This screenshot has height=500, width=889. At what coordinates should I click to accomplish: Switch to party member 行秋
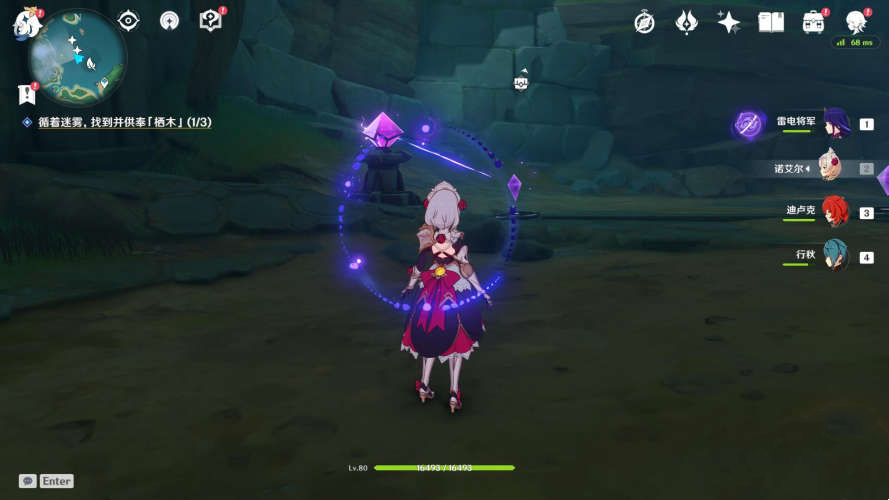835,256
